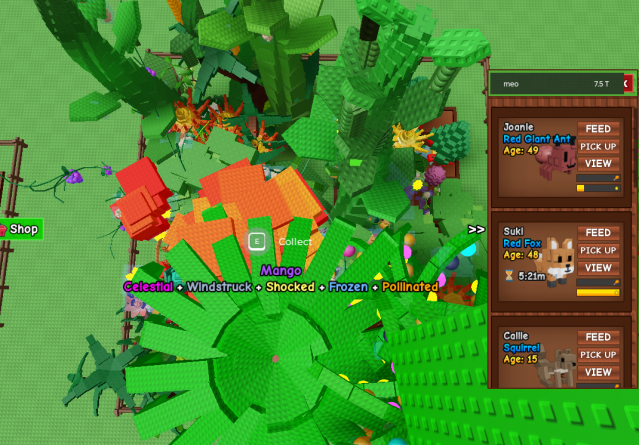Pick up Joanie the Red Giant Ant
The image size is (639, 445).
(x=598, y=146)
